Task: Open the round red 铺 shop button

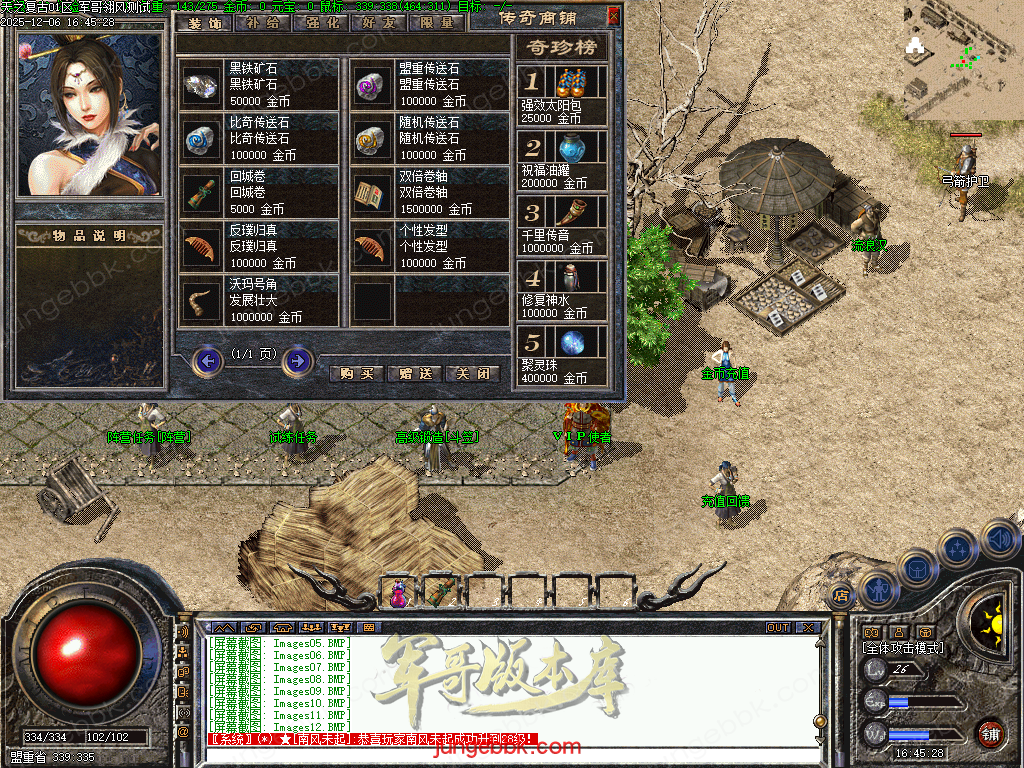Action: [x=990, y=734]
